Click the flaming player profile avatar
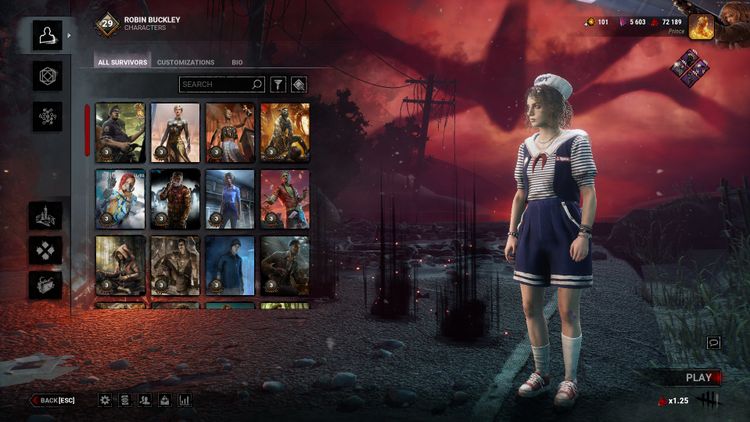Screen dimensions: 750x422 point(727,27)
